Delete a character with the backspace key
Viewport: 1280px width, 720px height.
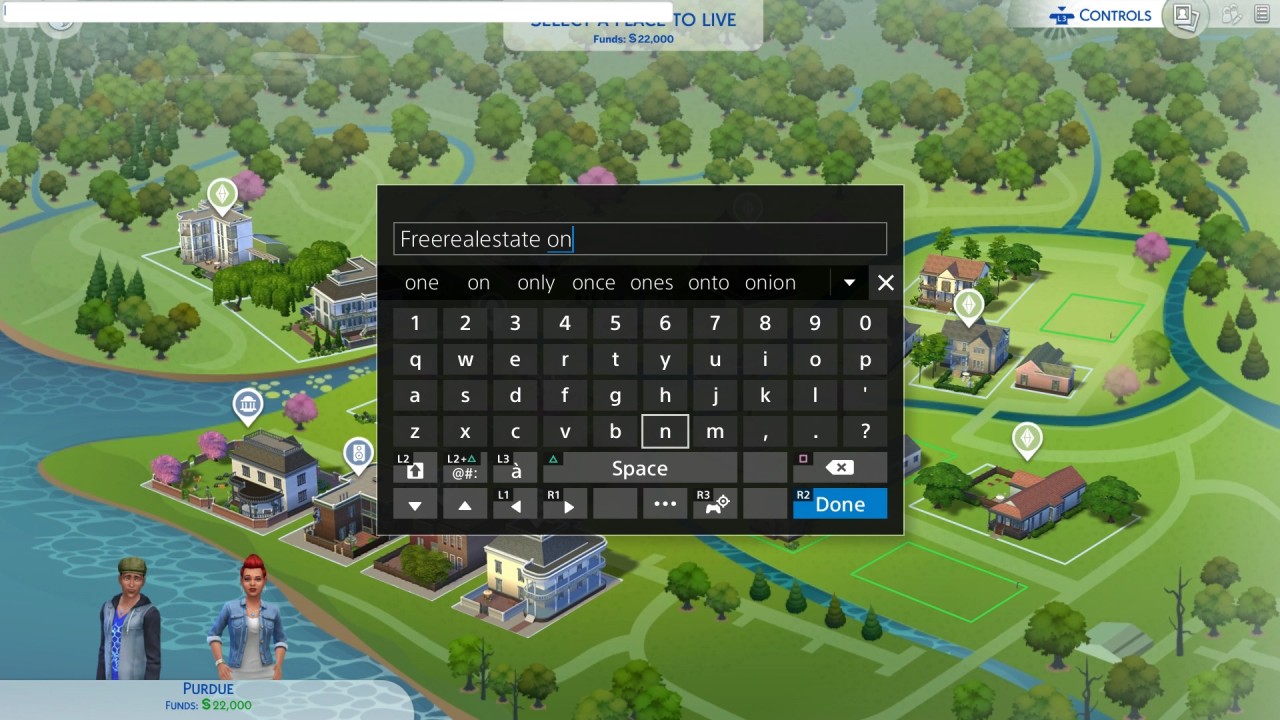840,468
